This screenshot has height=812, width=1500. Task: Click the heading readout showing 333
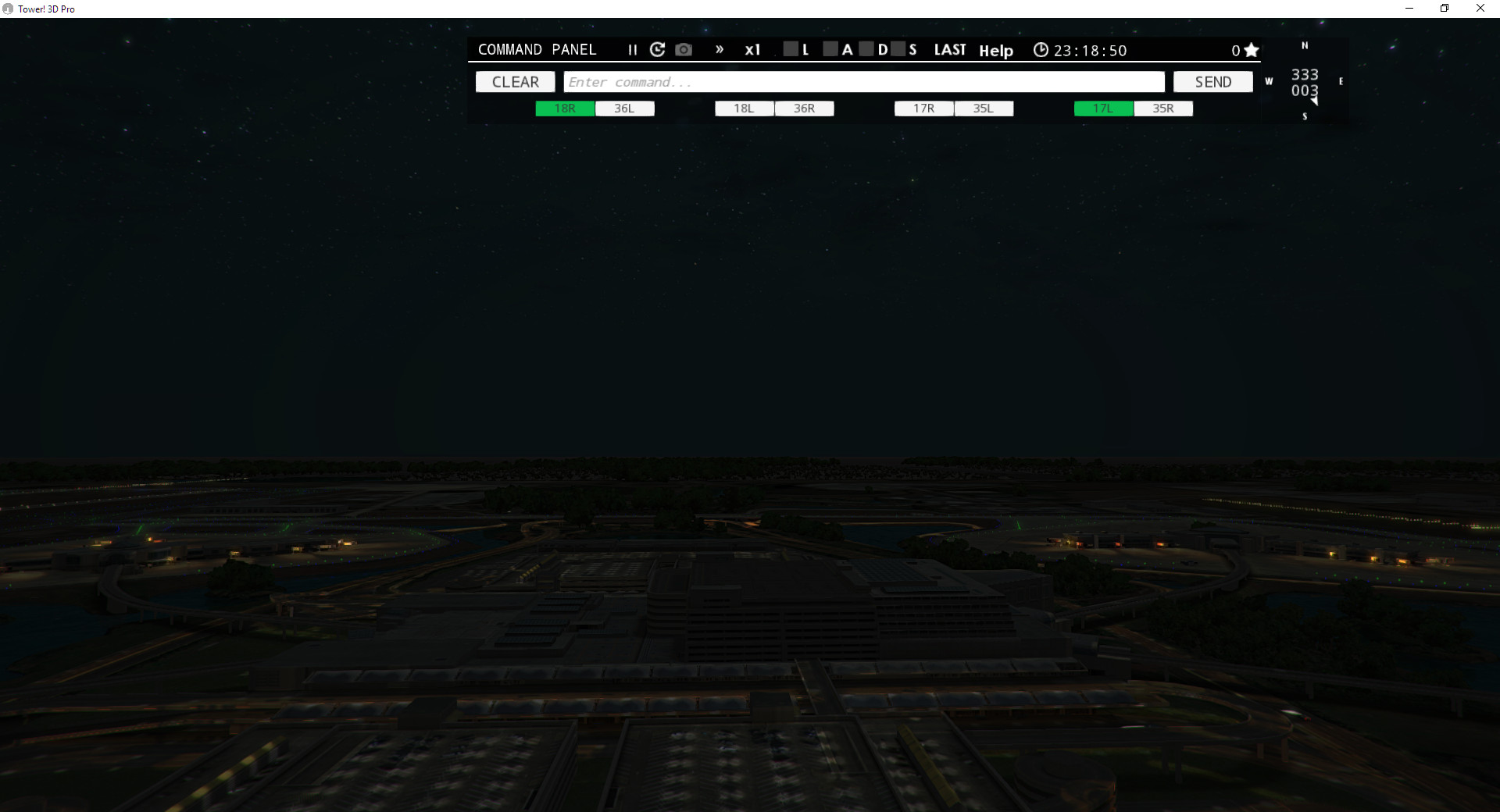pos(1303,75)
